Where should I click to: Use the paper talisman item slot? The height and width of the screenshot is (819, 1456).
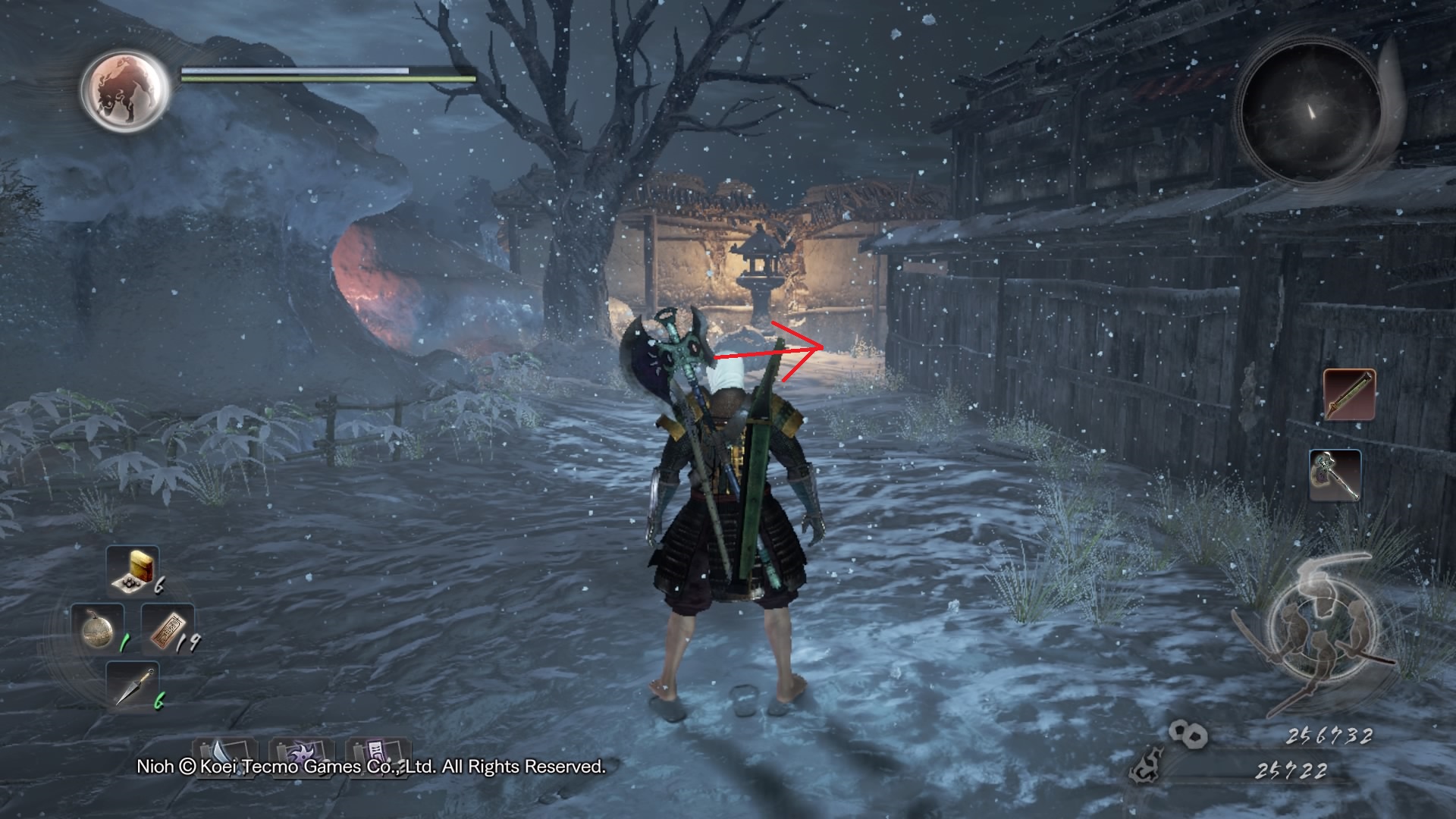pos(167,629)
